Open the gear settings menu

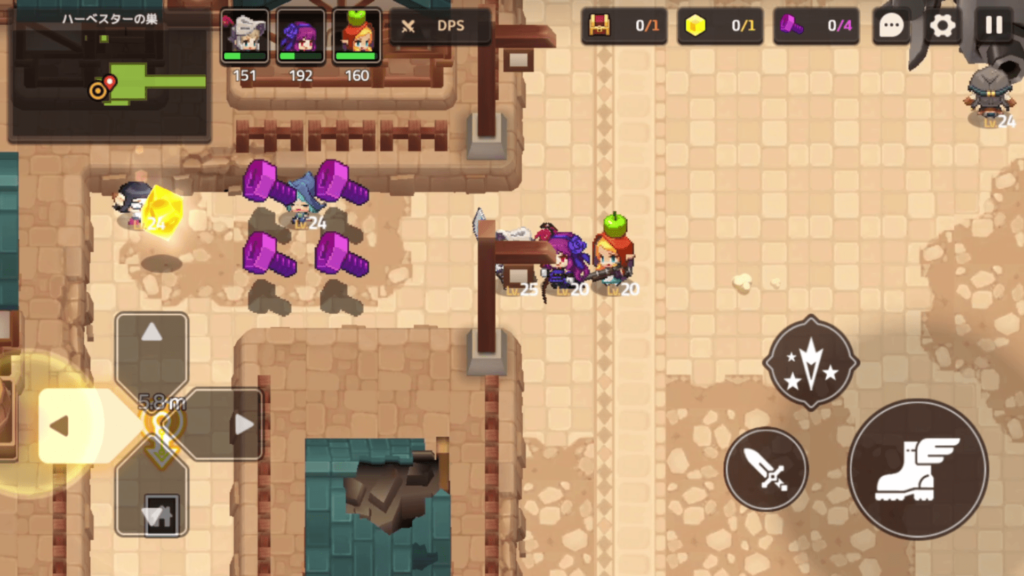pyautogui.click(x=942, y=26)
